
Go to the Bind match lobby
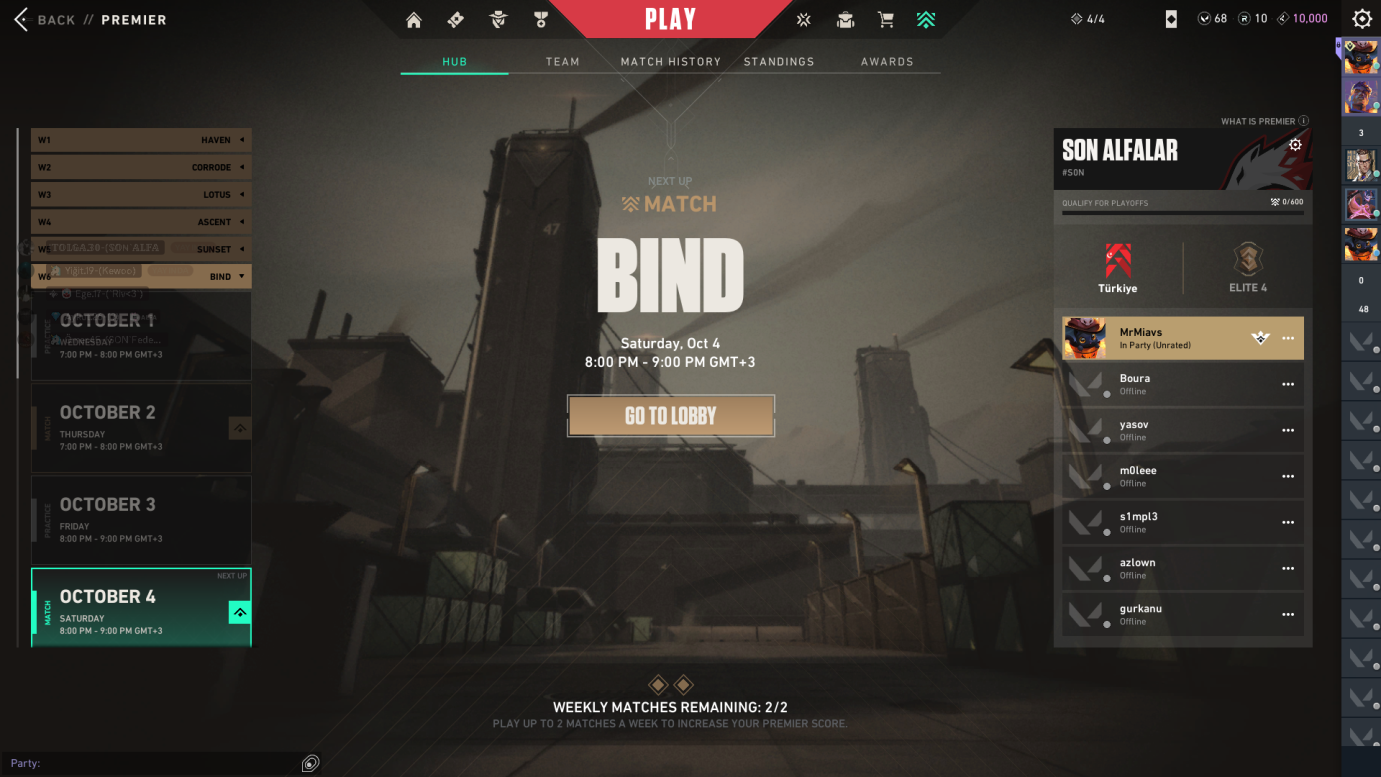pos(670,416)
